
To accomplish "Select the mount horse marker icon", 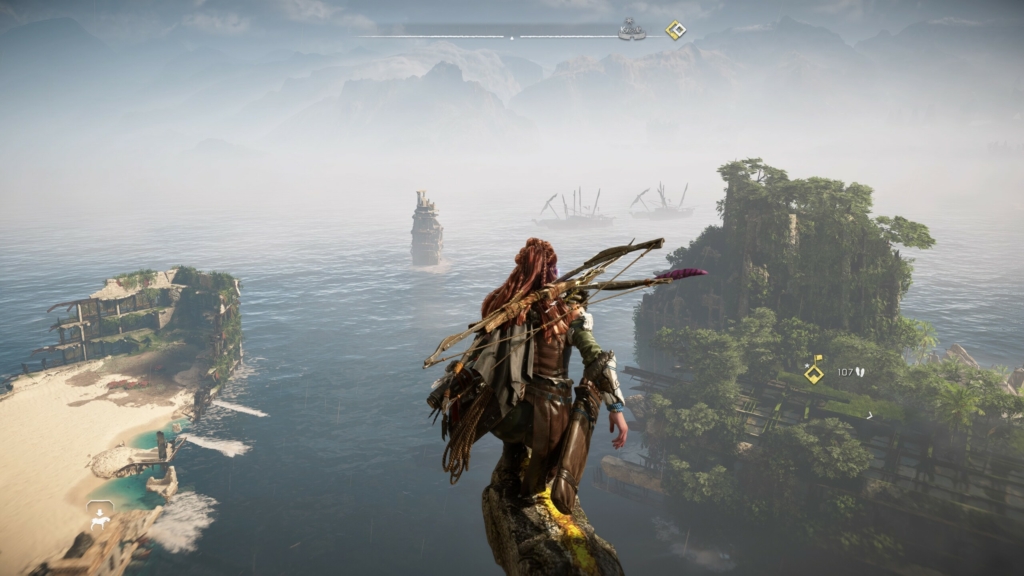I will [100, 515].
